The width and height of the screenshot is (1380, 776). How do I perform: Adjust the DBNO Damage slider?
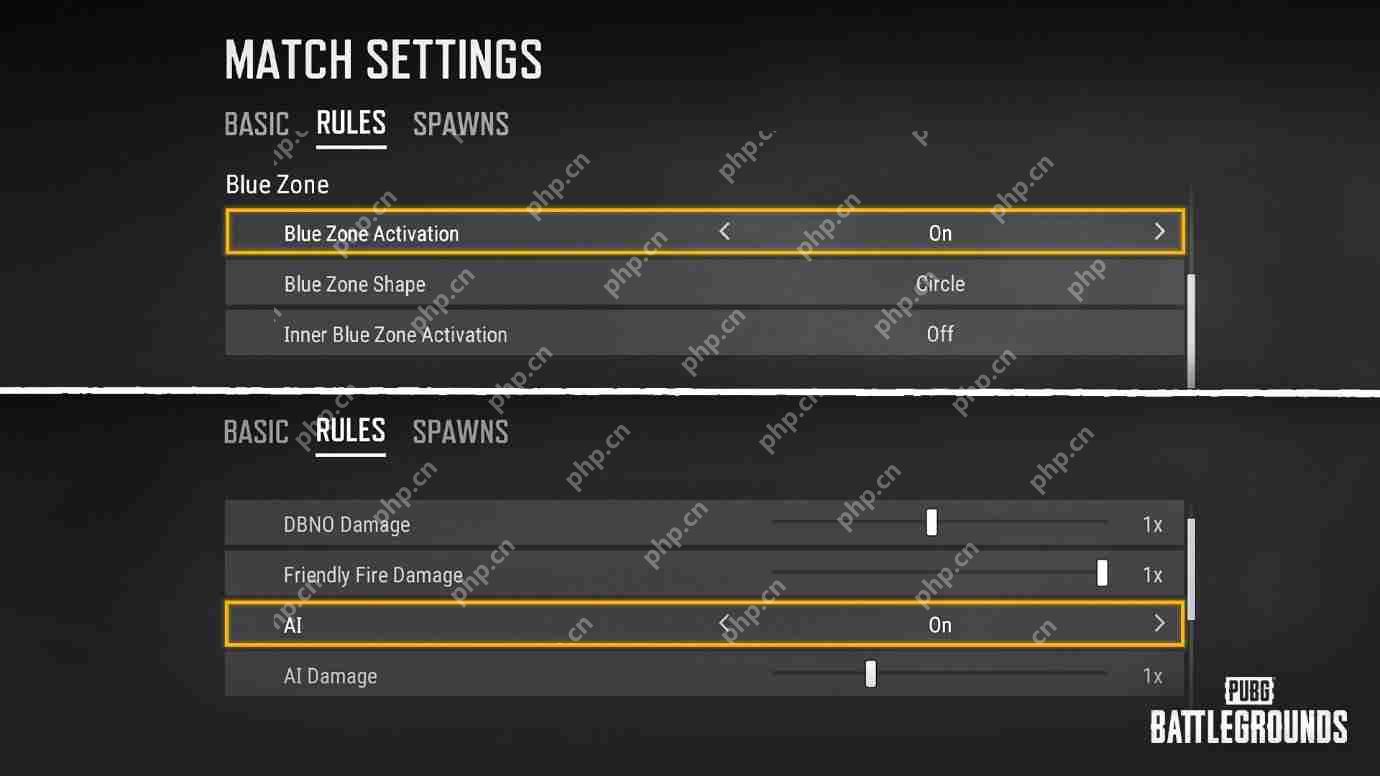931,521
